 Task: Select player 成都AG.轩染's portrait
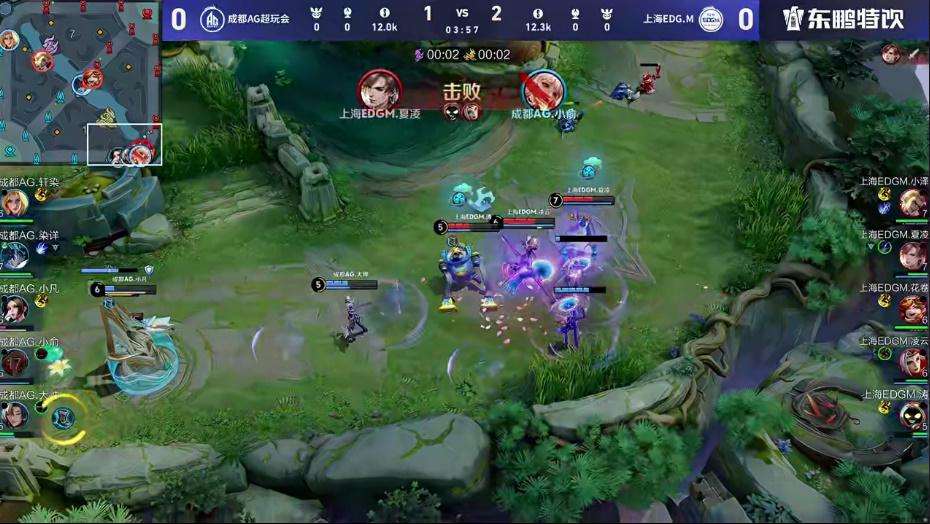coord(14,202)
